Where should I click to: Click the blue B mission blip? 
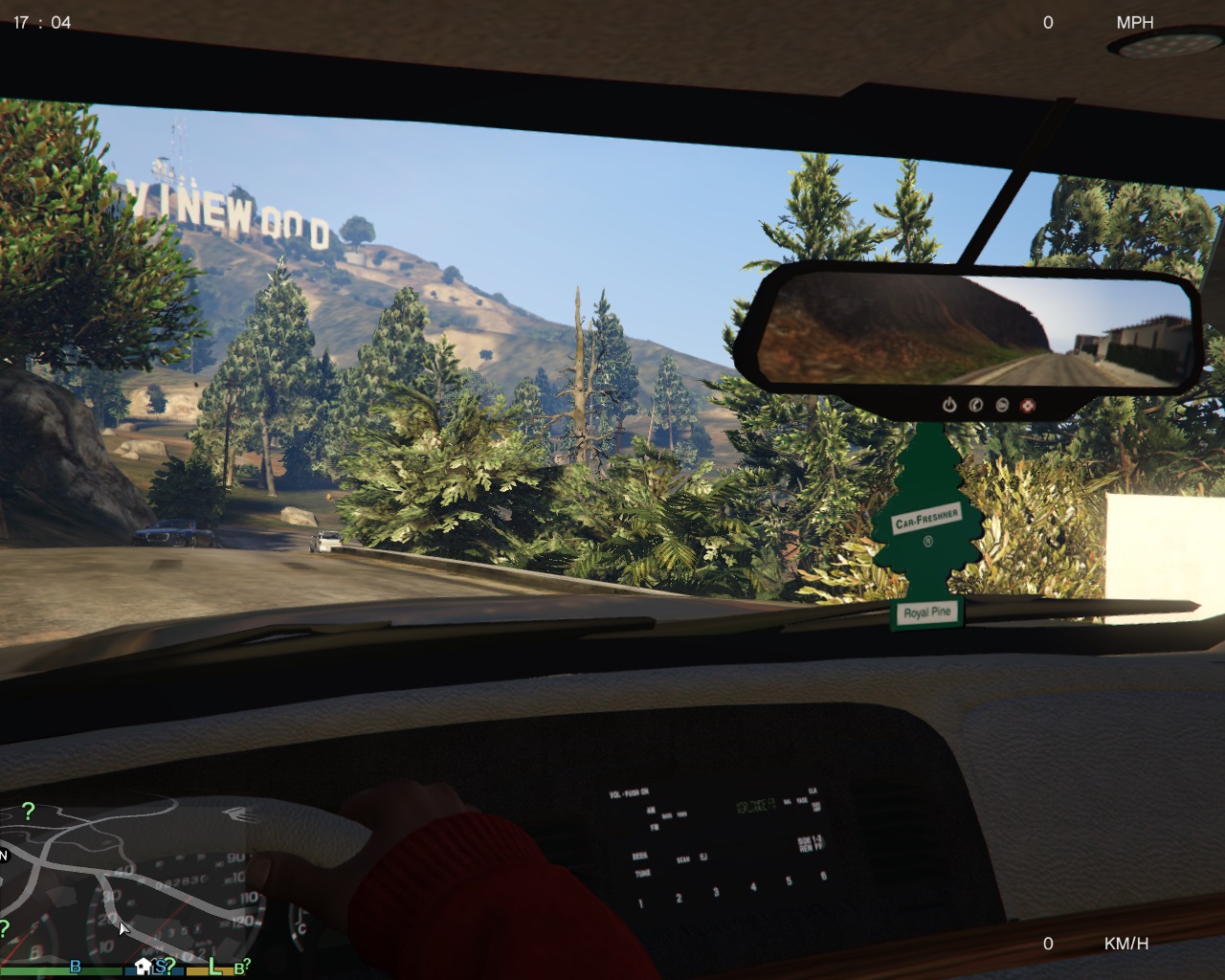pyautogui.click(x=76, y=968)
